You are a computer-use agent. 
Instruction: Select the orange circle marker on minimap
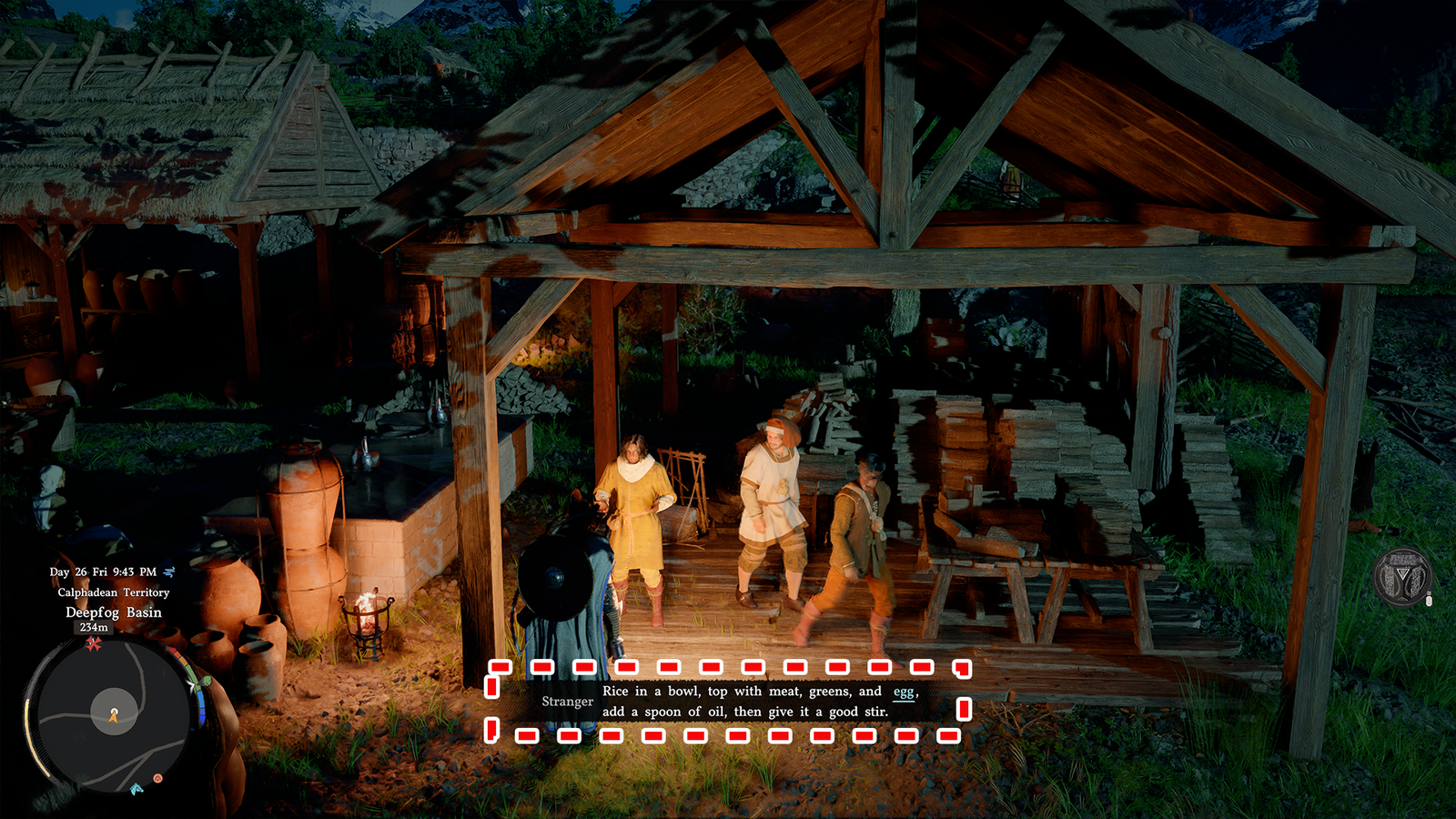point(157,778)
